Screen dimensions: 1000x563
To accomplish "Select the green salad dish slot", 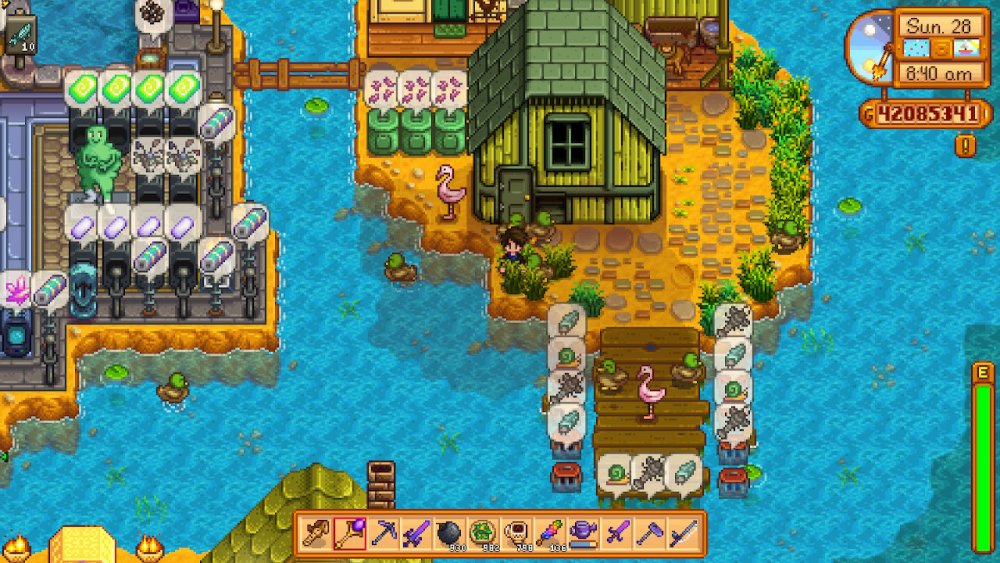I will point(483,533).
